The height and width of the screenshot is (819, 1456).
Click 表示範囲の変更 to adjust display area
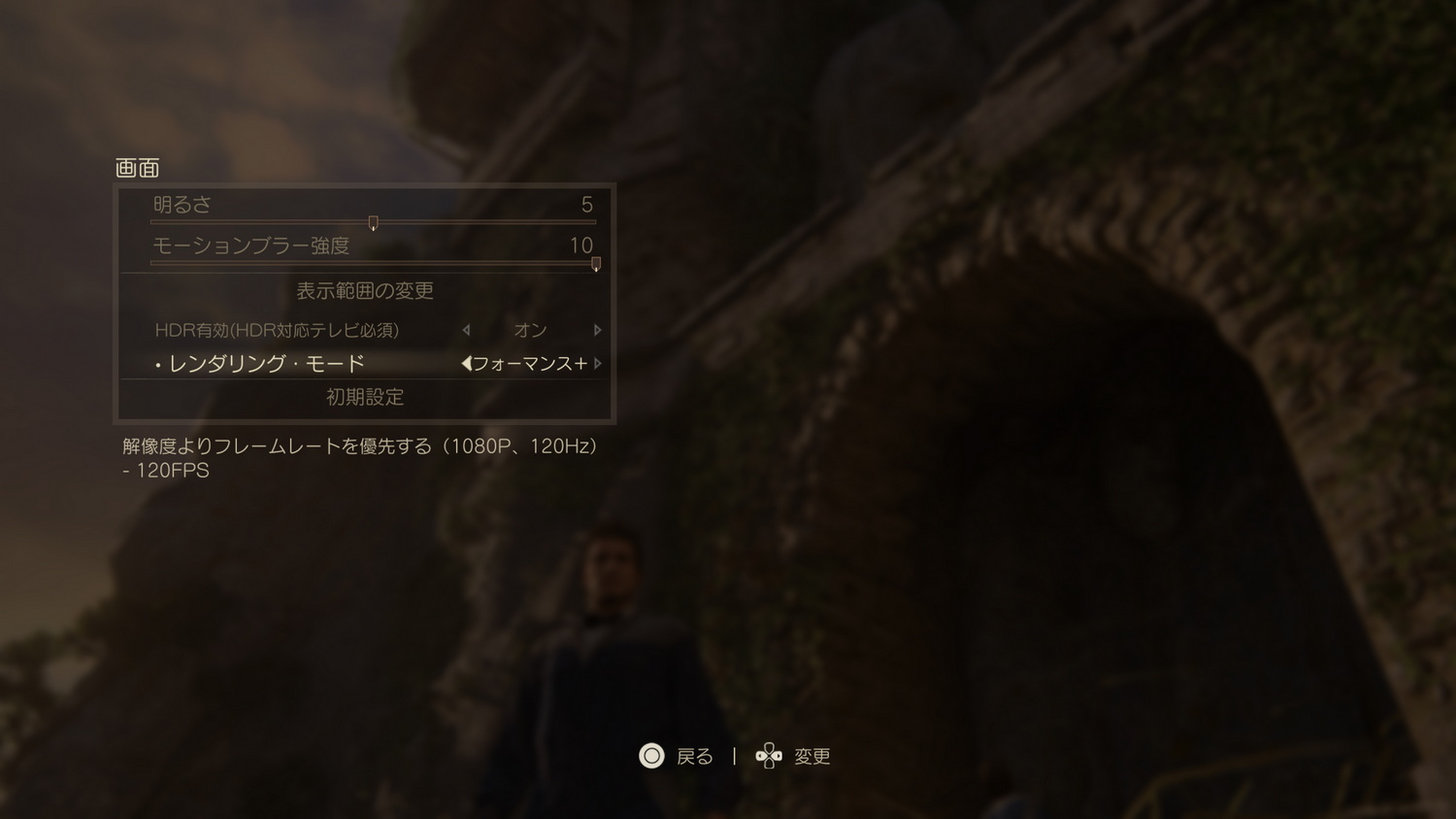[364, 290]
